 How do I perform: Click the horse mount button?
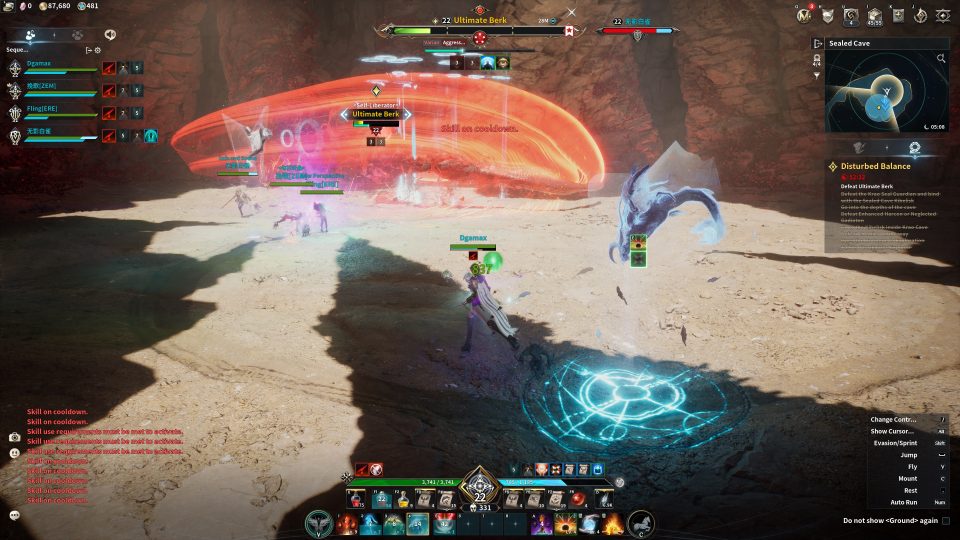coord(641,522)
